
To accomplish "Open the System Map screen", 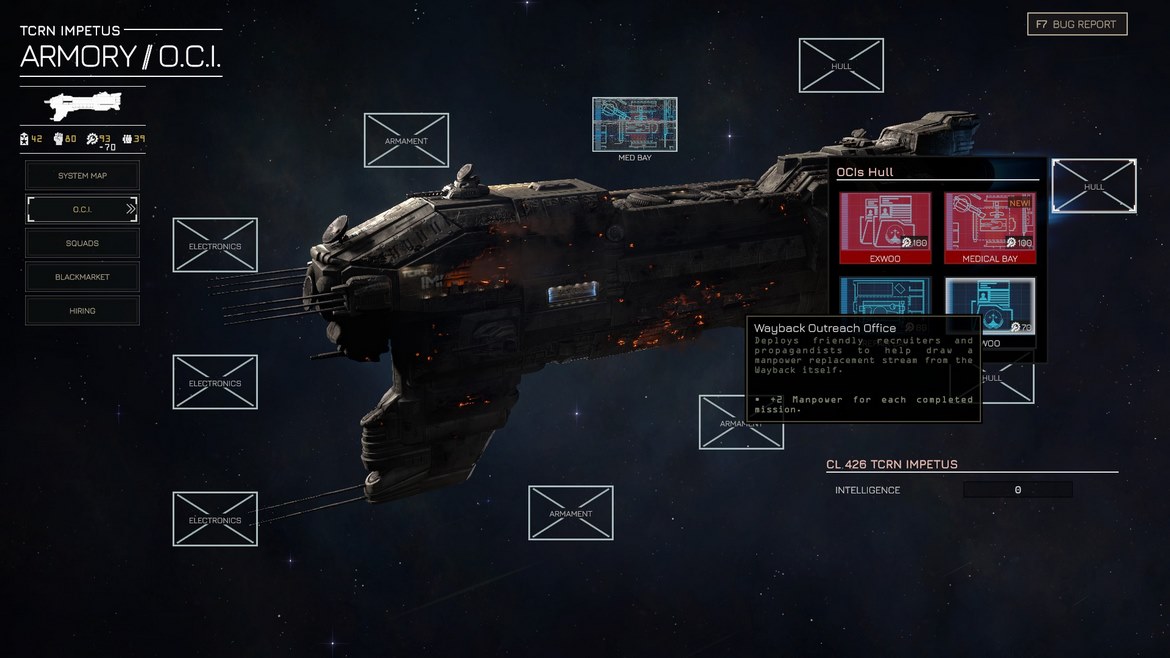I will pos(82,176).
